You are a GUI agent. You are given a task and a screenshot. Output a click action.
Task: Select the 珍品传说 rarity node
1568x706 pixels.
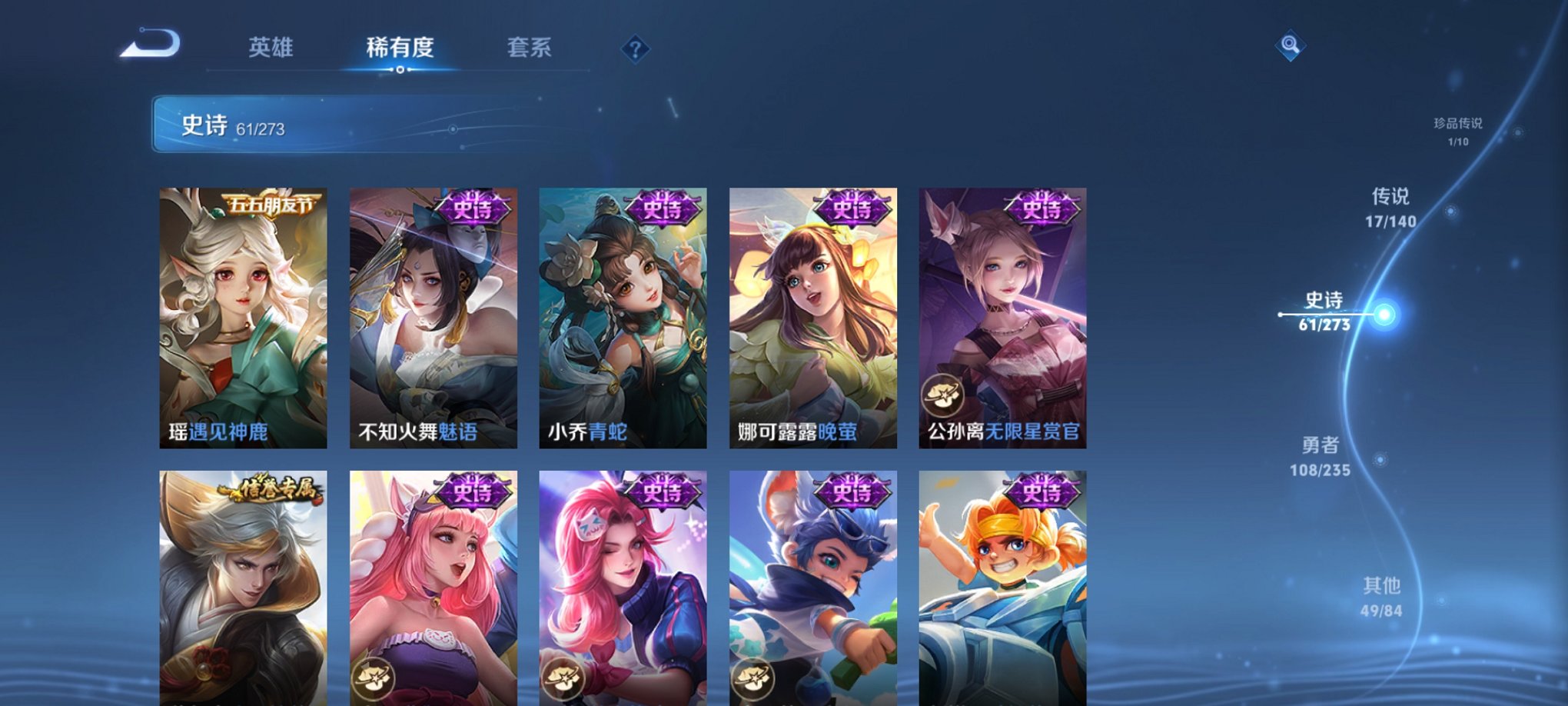pos(1458,131)
